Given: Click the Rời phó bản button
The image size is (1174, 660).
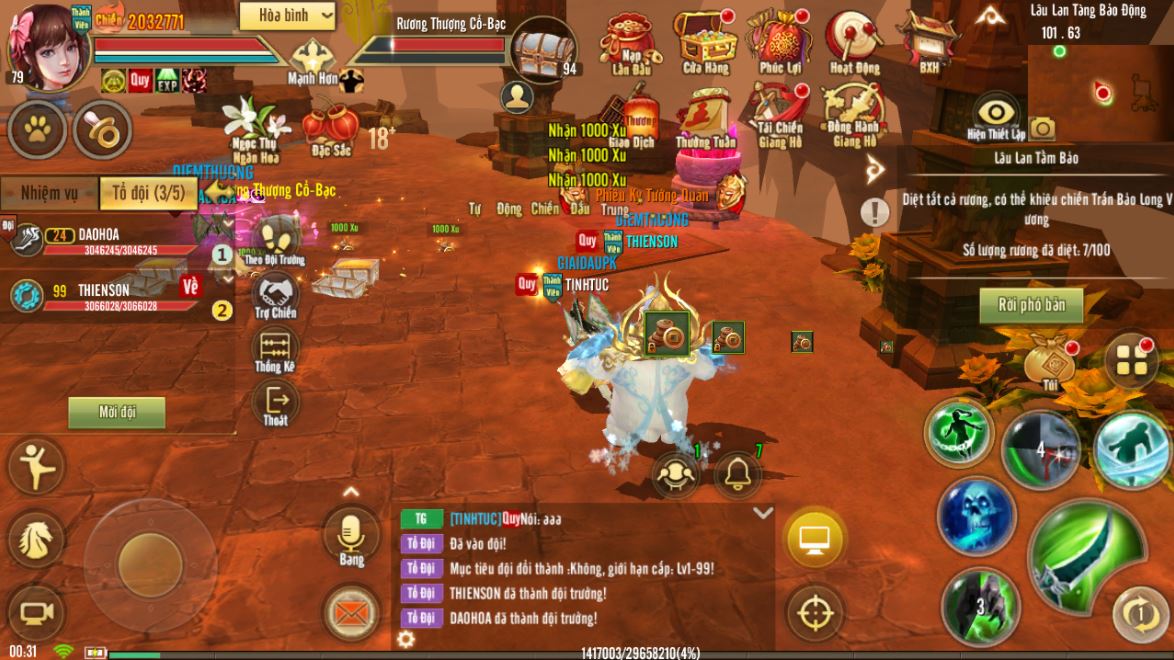Looking at the screenshot, I should tap(1031, 305).
